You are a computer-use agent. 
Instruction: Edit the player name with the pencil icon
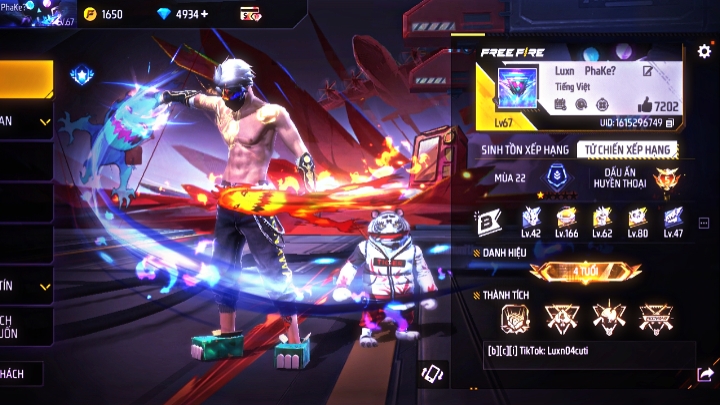pos(648,72)
